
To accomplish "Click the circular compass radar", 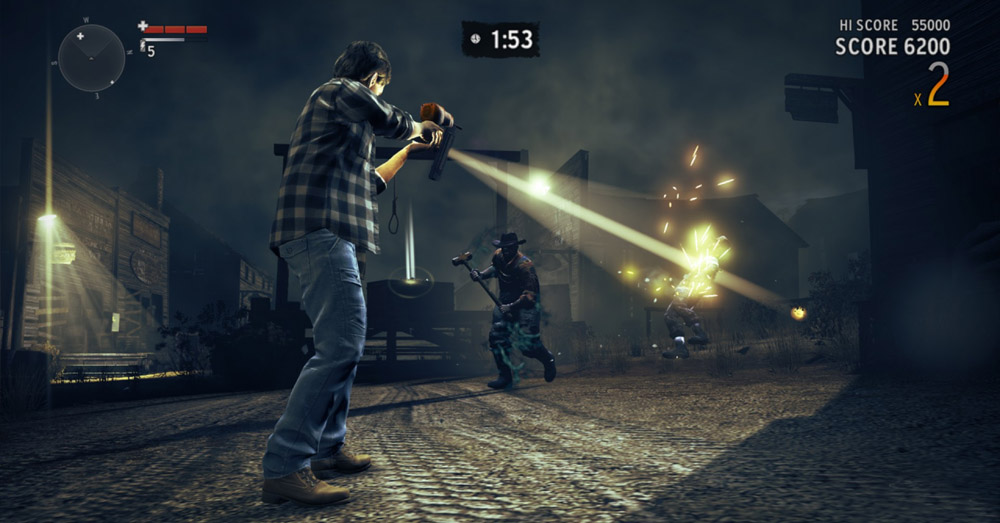I will 91,57.
